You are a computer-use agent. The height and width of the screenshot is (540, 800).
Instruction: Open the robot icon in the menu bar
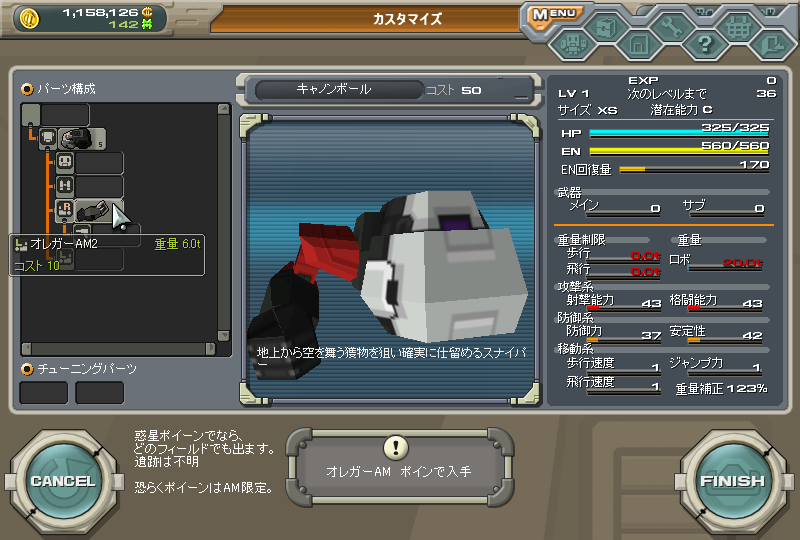point(574,45)
